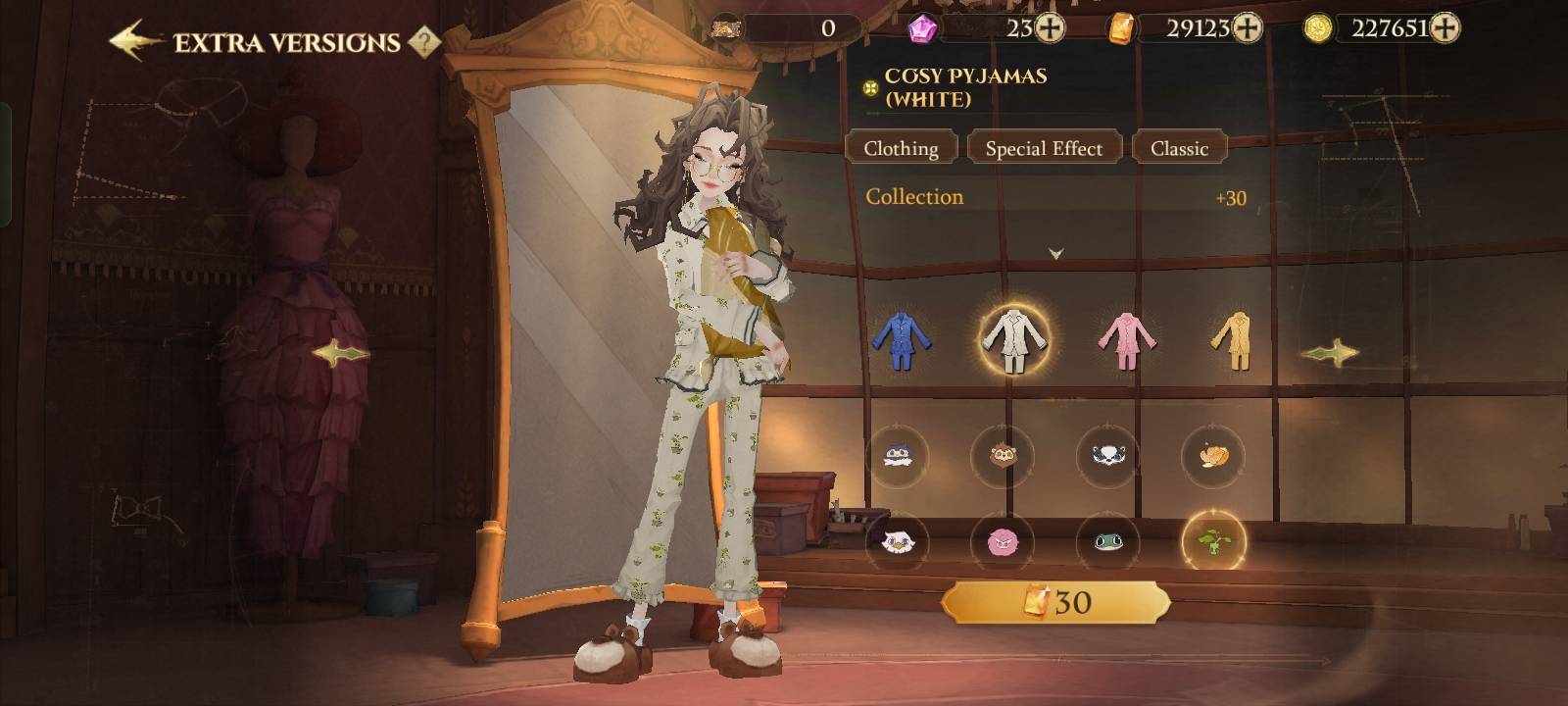The height and width of the screenshot is (706, 1568).
Task: Select the brown owl-face slipper icon
Action: pyautogui.click(x=1002, y=455)
